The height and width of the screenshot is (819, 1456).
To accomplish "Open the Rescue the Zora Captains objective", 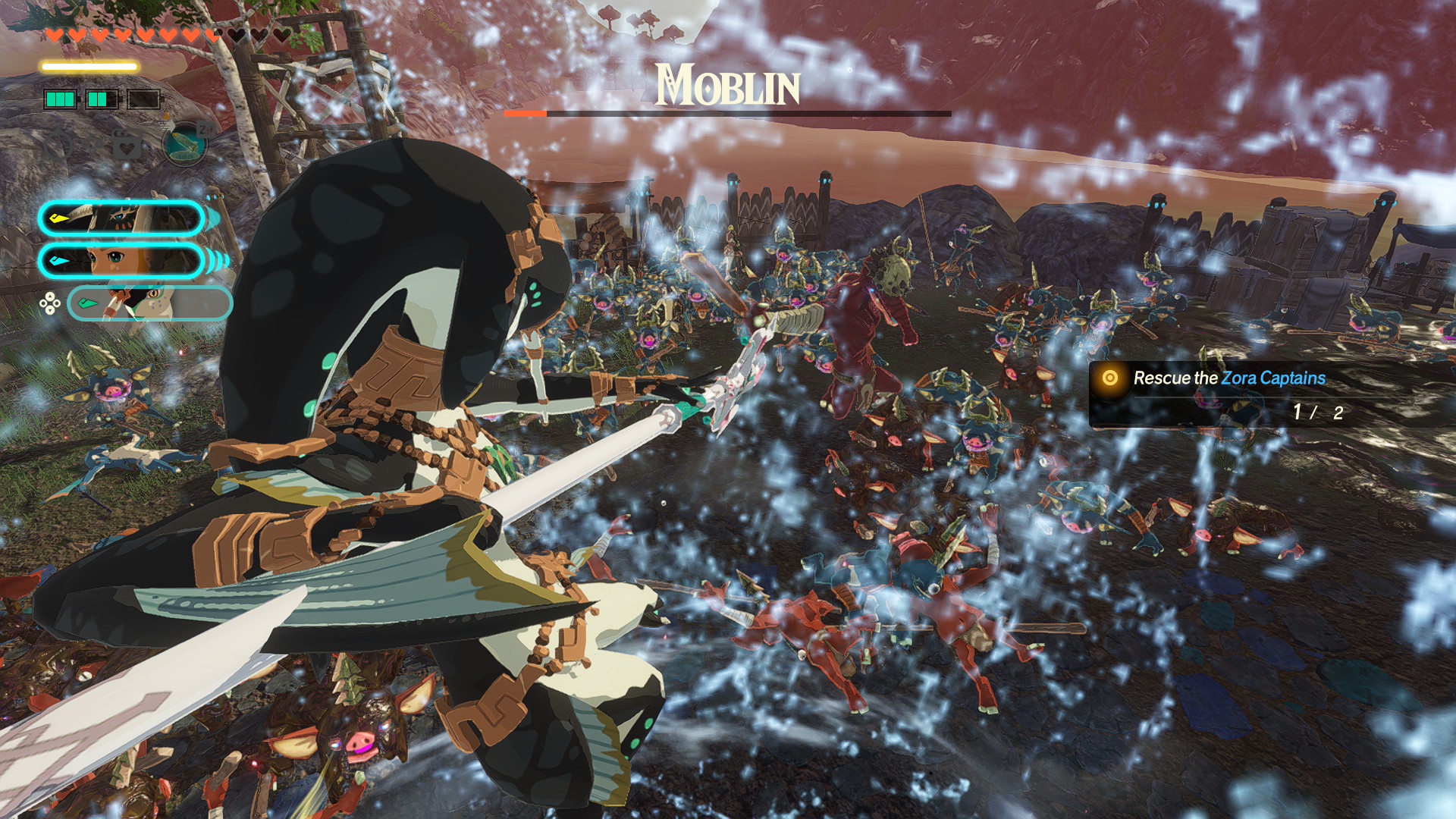I will (x=1228, y=378).
